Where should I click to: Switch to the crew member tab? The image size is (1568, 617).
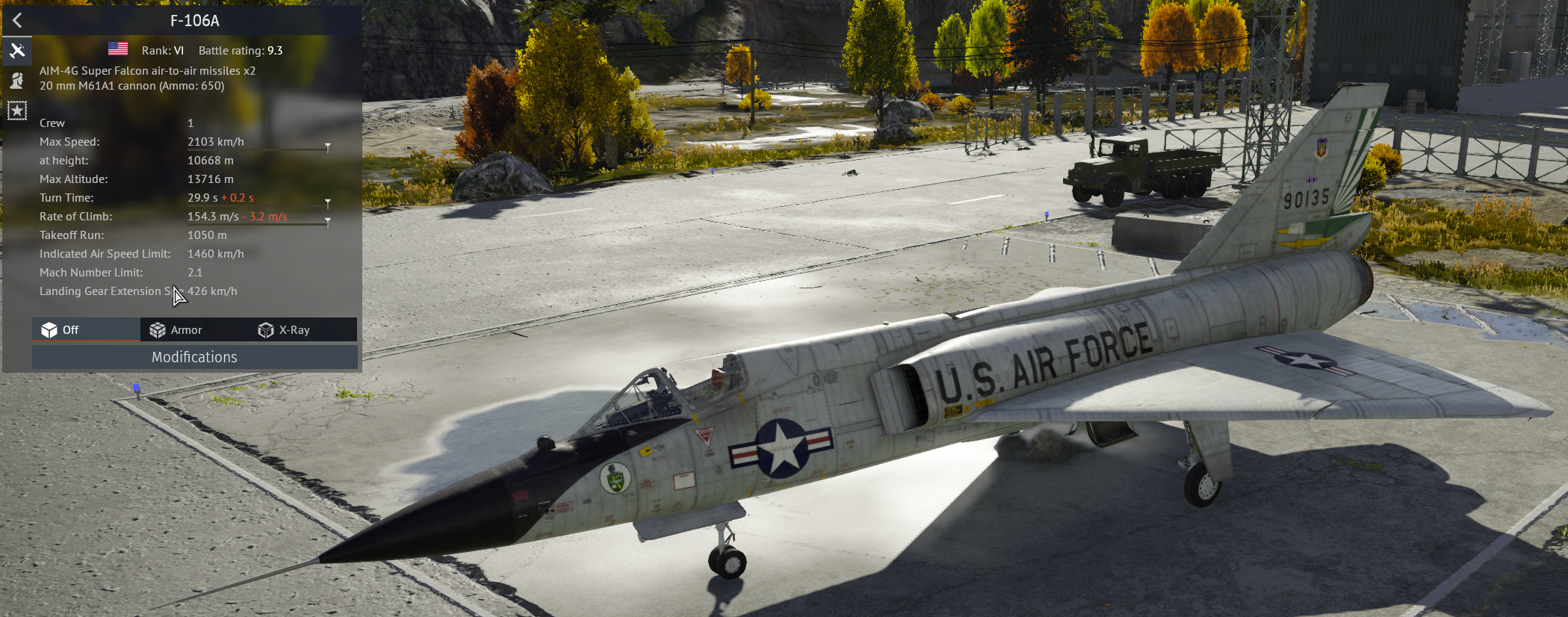coord(17,81)
